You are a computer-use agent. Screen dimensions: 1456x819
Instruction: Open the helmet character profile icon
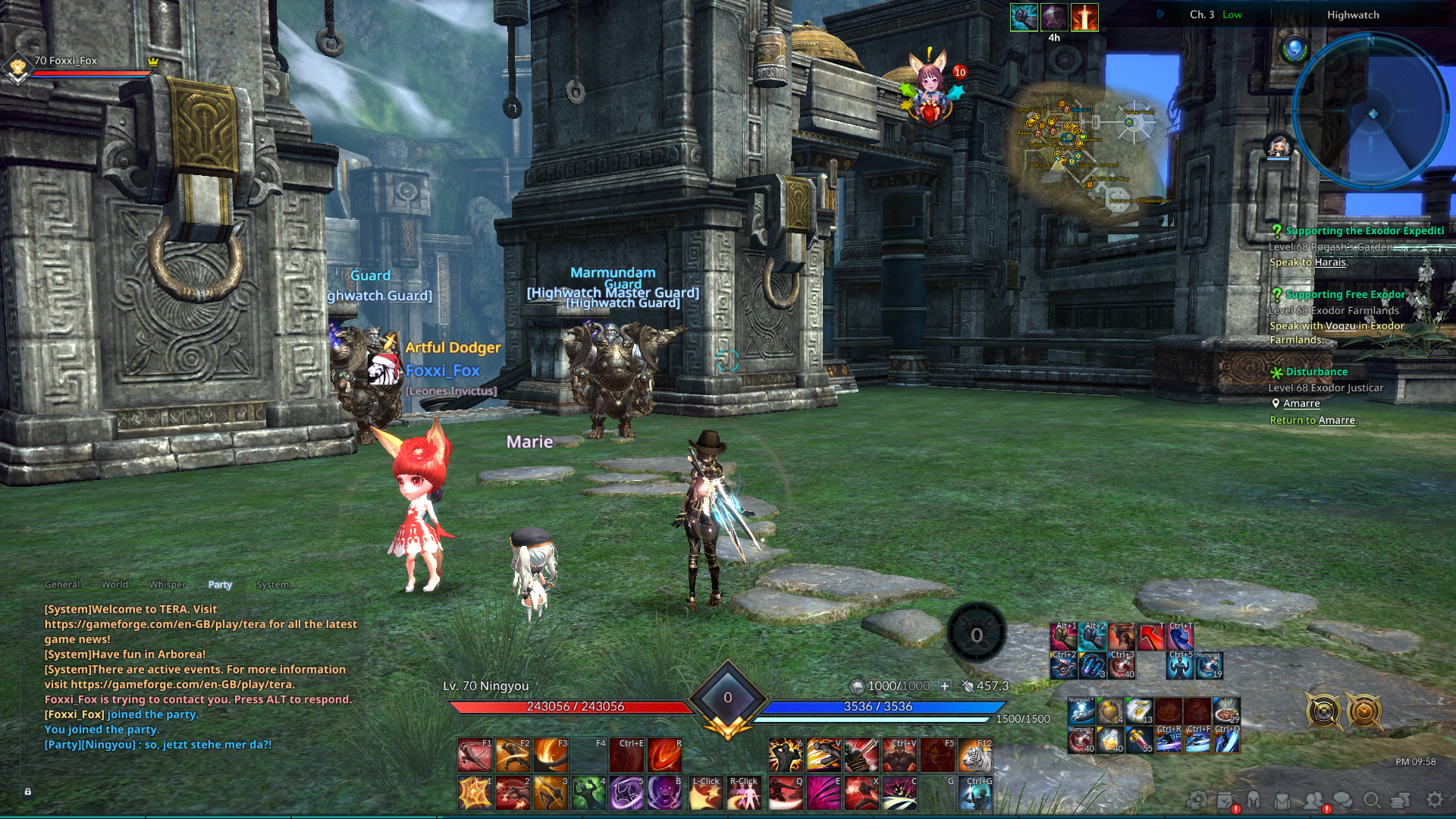tap(1254, 799)
